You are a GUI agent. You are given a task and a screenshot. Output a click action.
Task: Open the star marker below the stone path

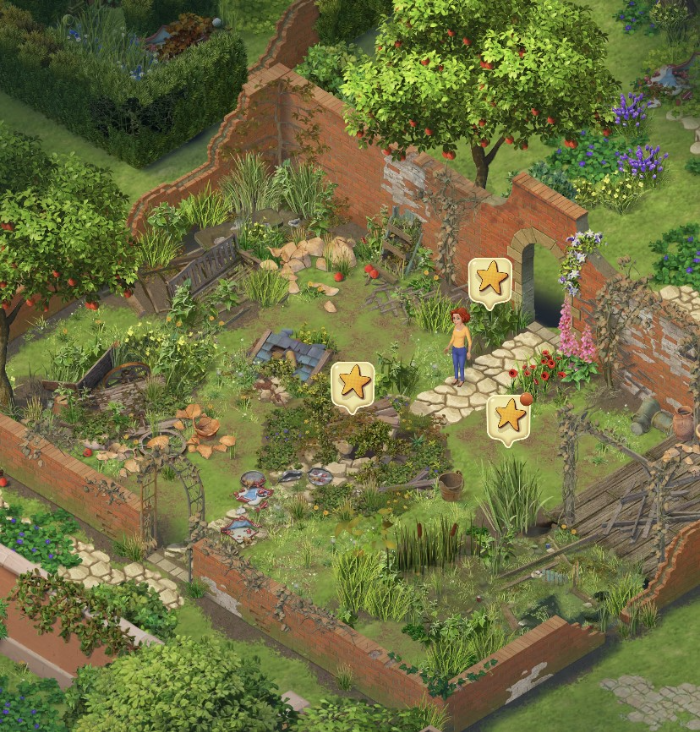click(509, 416)
